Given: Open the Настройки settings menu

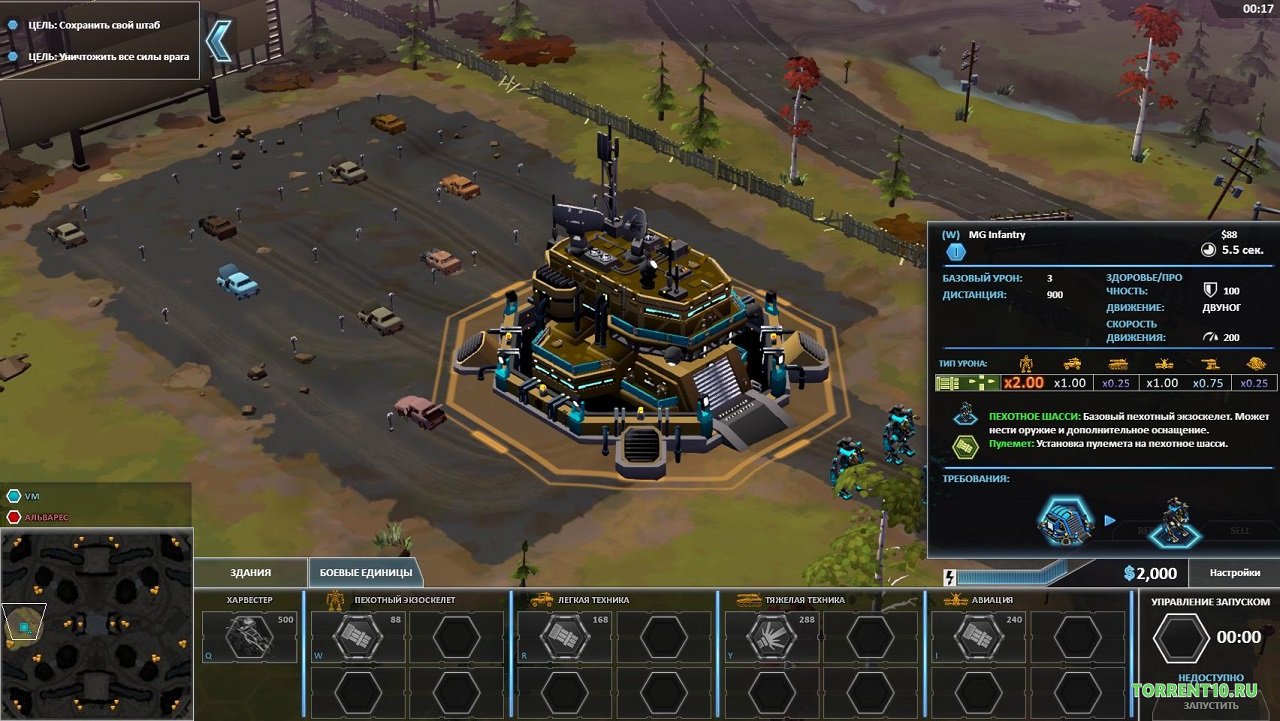Looking at the screenshot, I should click(x=1234, y=573).
